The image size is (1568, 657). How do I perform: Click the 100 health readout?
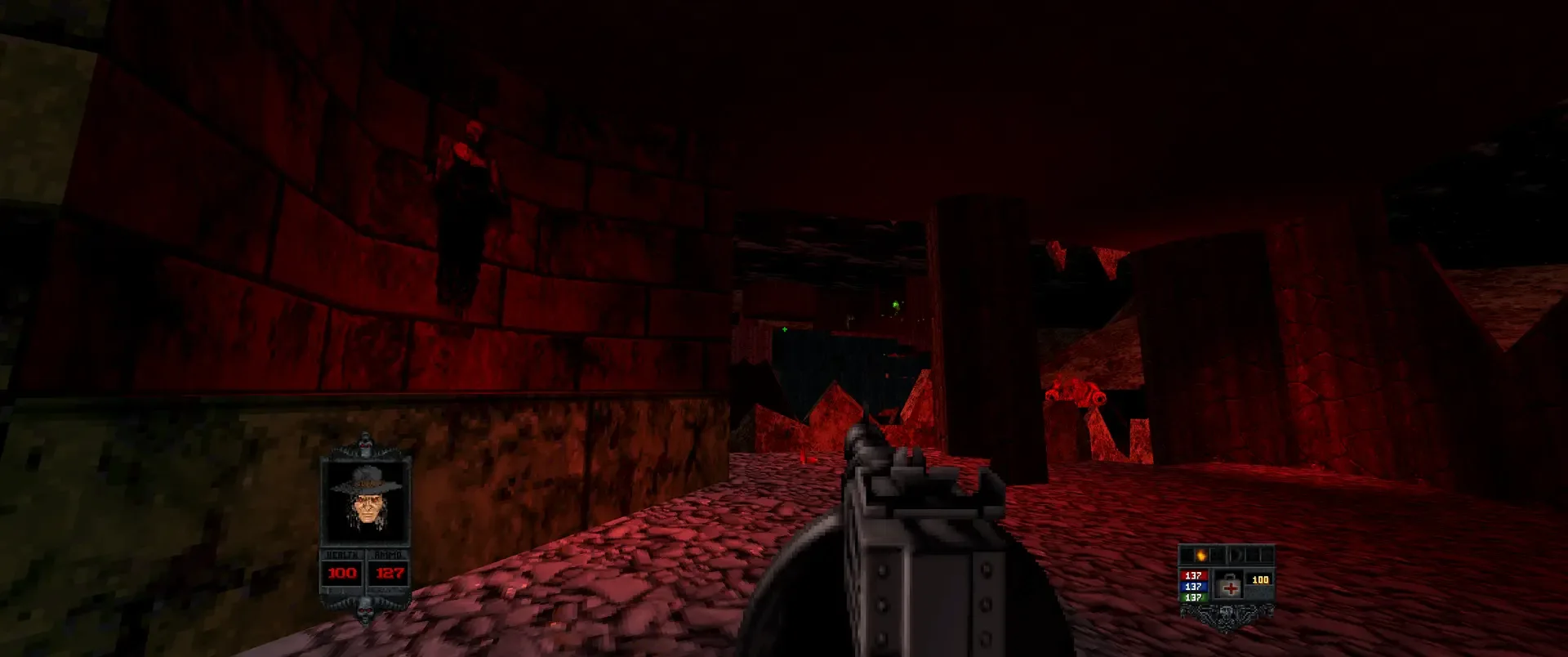pos(341,572)
